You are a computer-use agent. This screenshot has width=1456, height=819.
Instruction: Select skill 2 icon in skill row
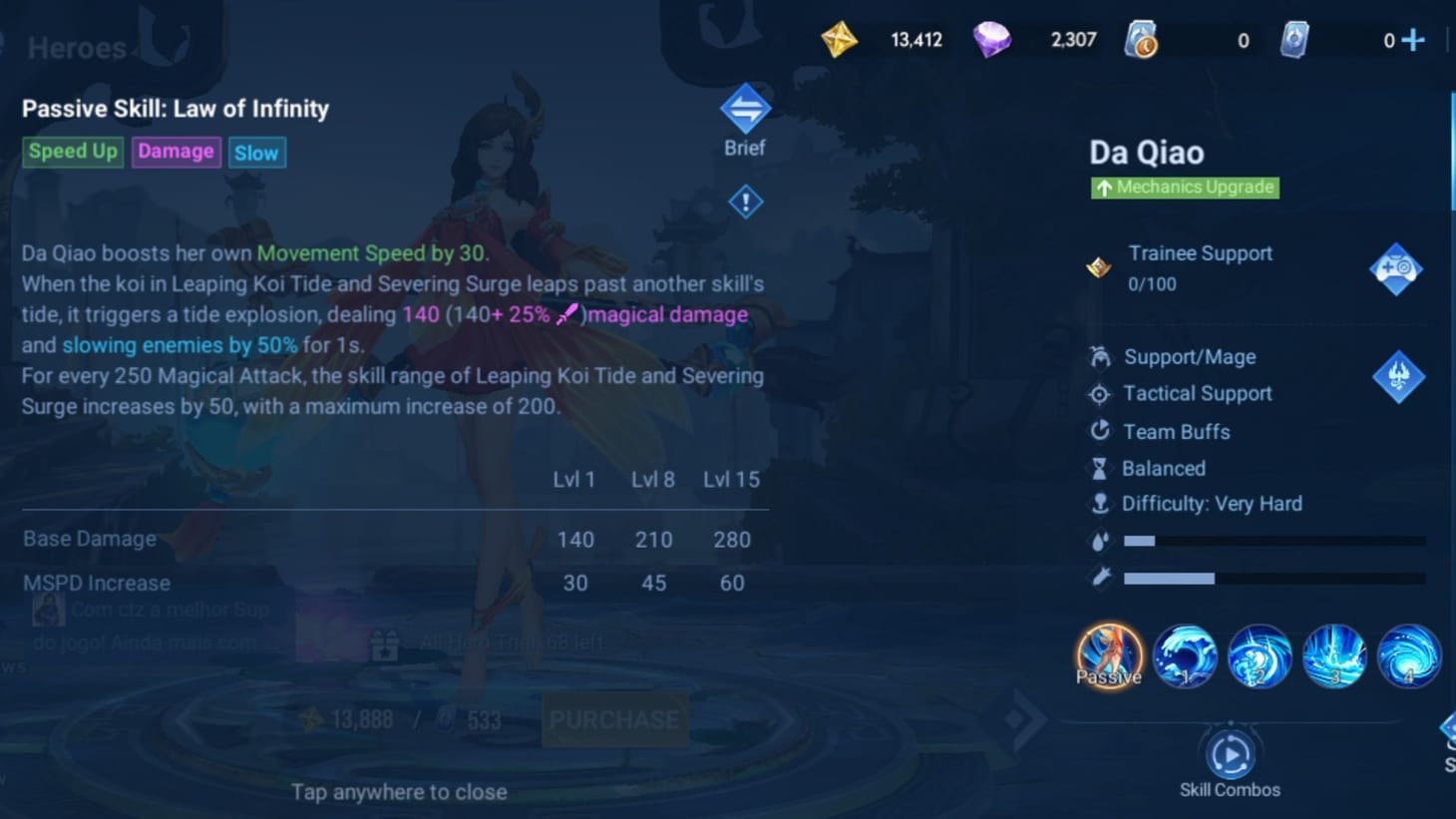1260,655
